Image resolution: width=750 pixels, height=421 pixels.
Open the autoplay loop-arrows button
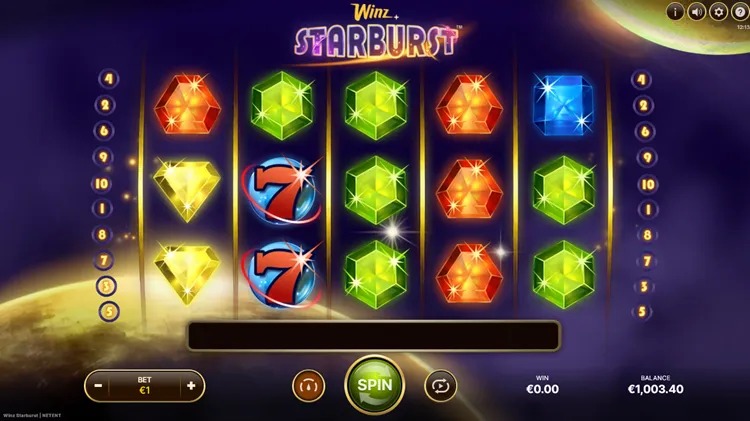440,385
